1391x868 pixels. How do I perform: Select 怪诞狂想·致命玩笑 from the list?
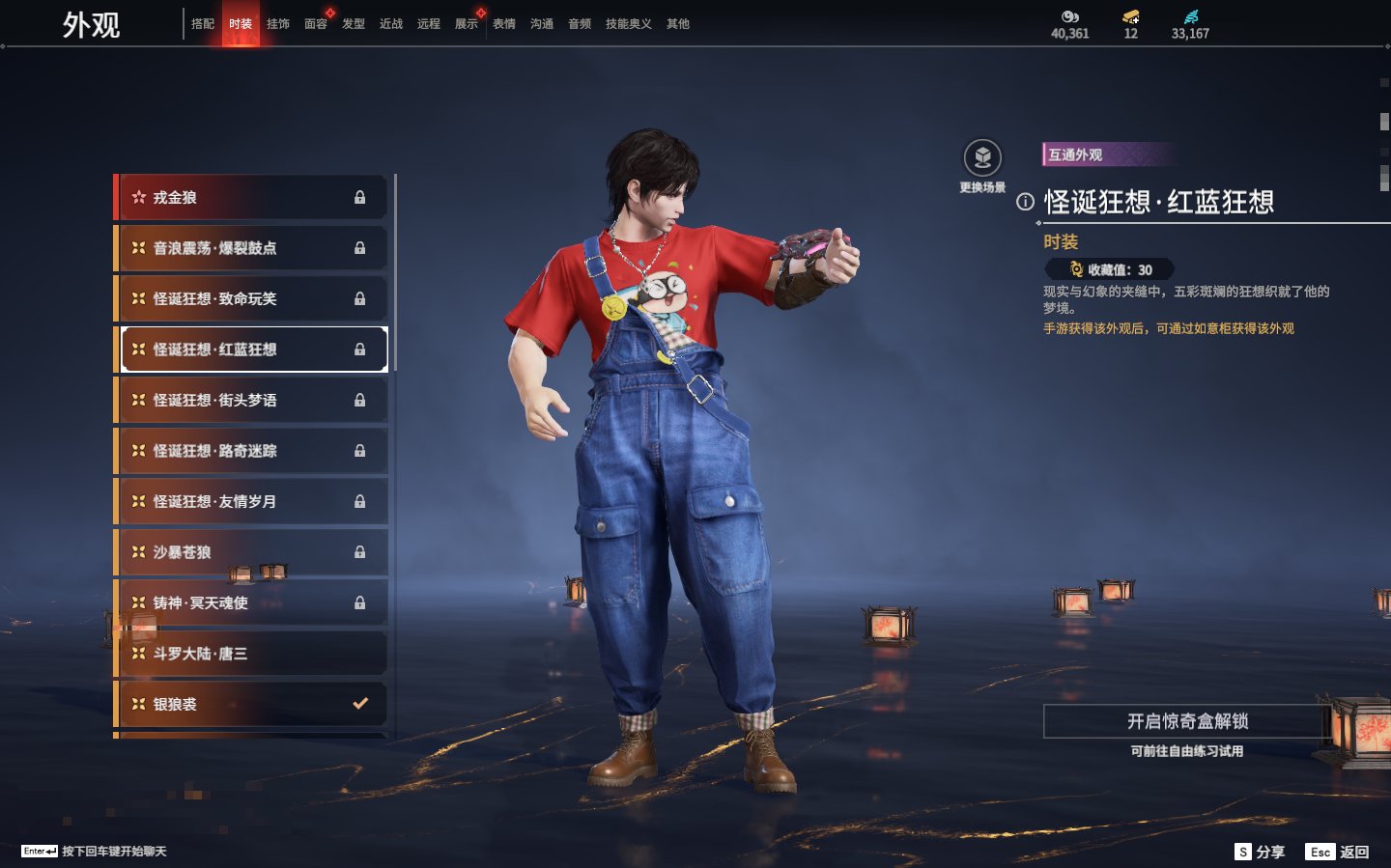(x=251, y=298)
